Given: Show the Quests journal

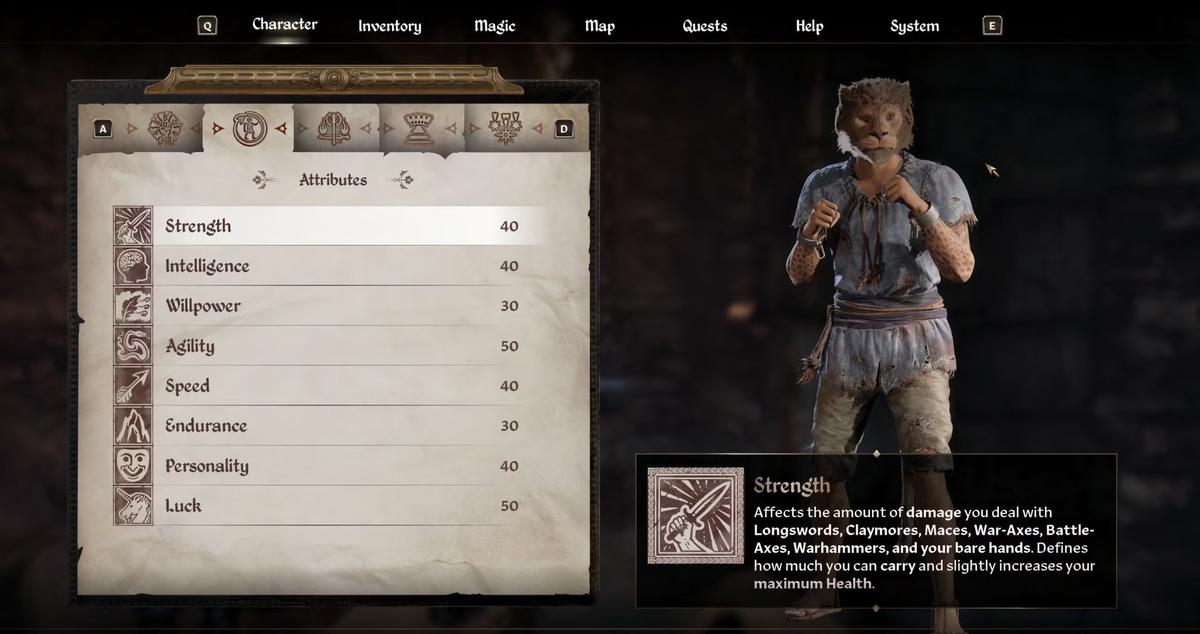Looking at the screenshot, I should (704, 26).
